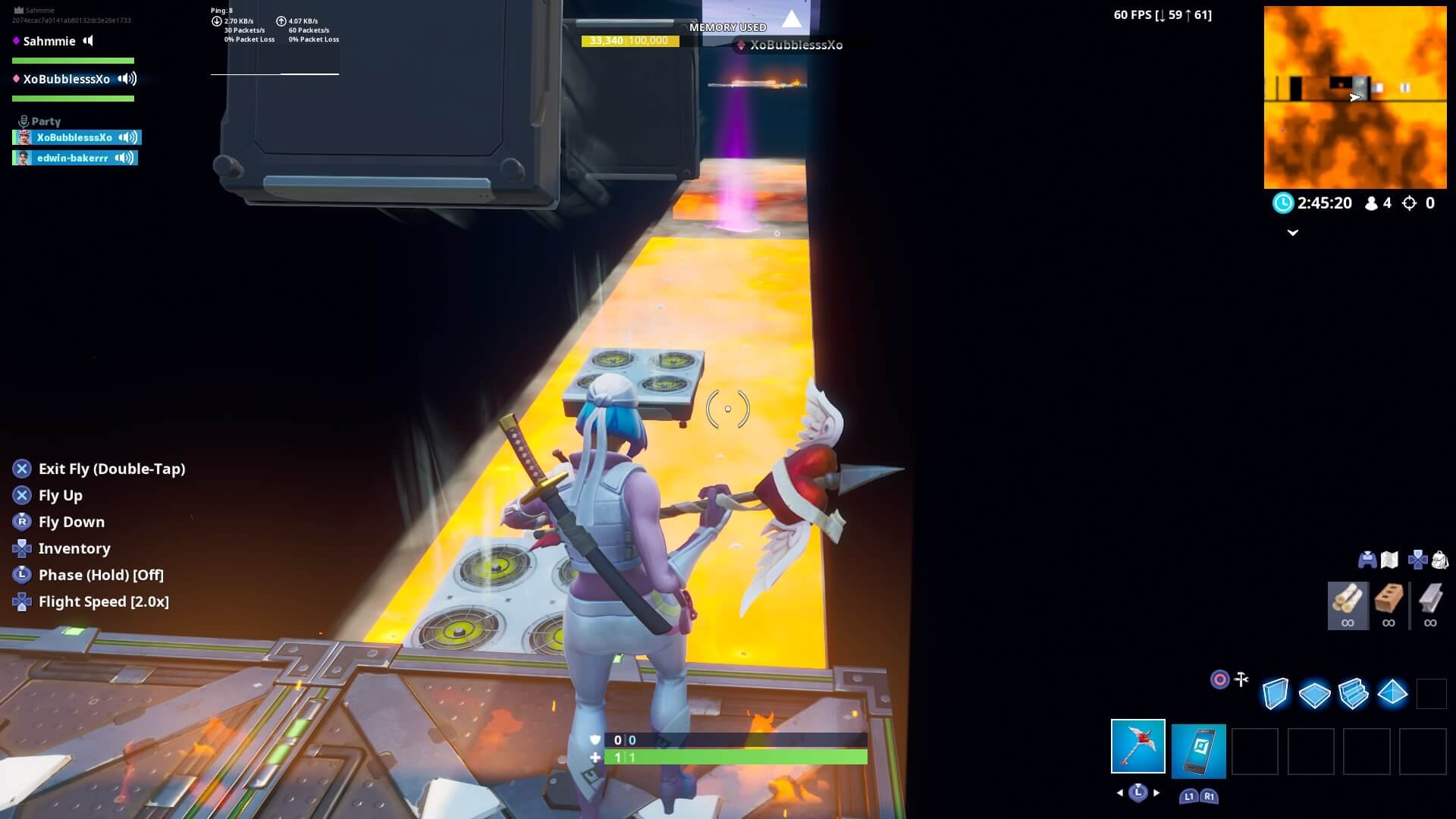Select the stairs build piece
This screenshot has height=819, width=1456.
1356,693
